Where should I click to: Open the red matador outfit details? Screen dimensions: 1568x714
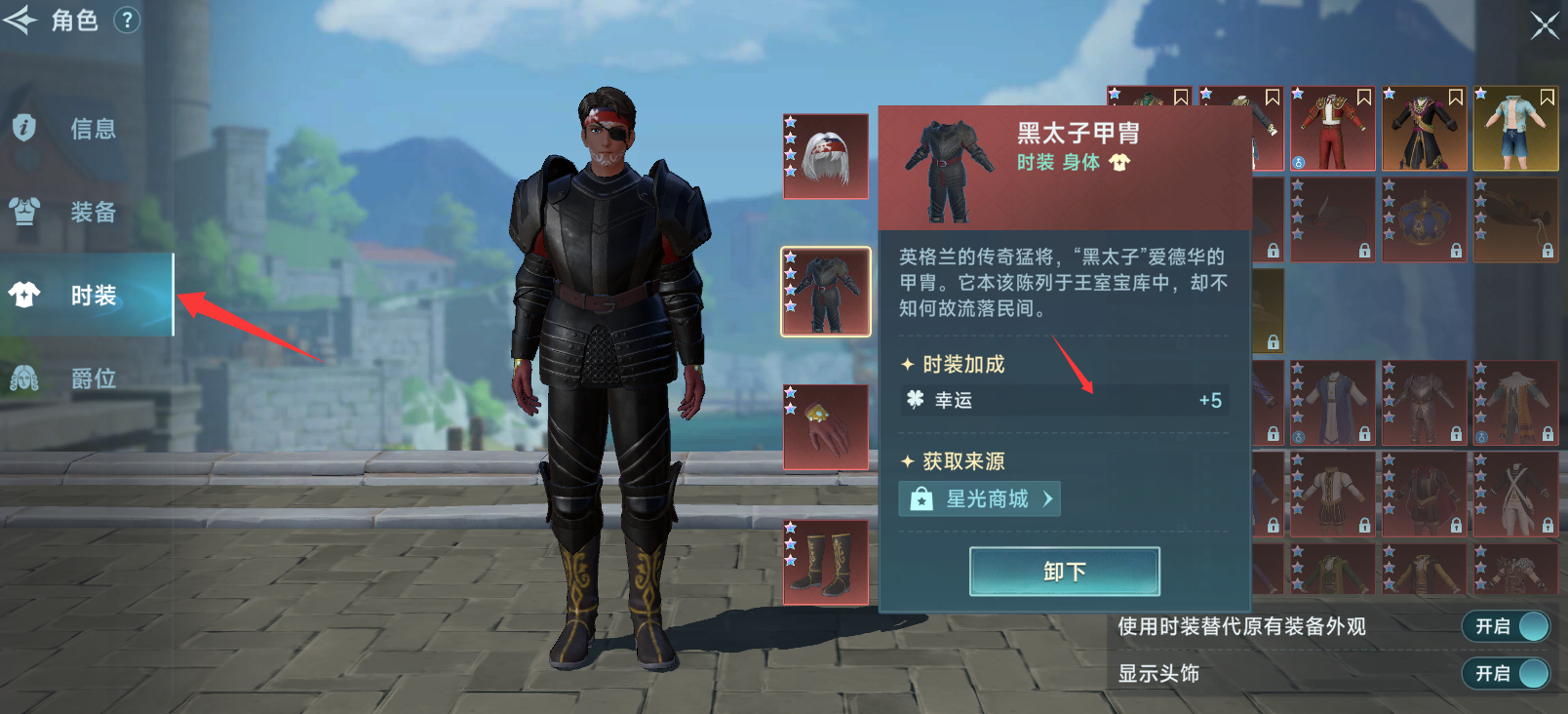click(x=1333, y=129)
